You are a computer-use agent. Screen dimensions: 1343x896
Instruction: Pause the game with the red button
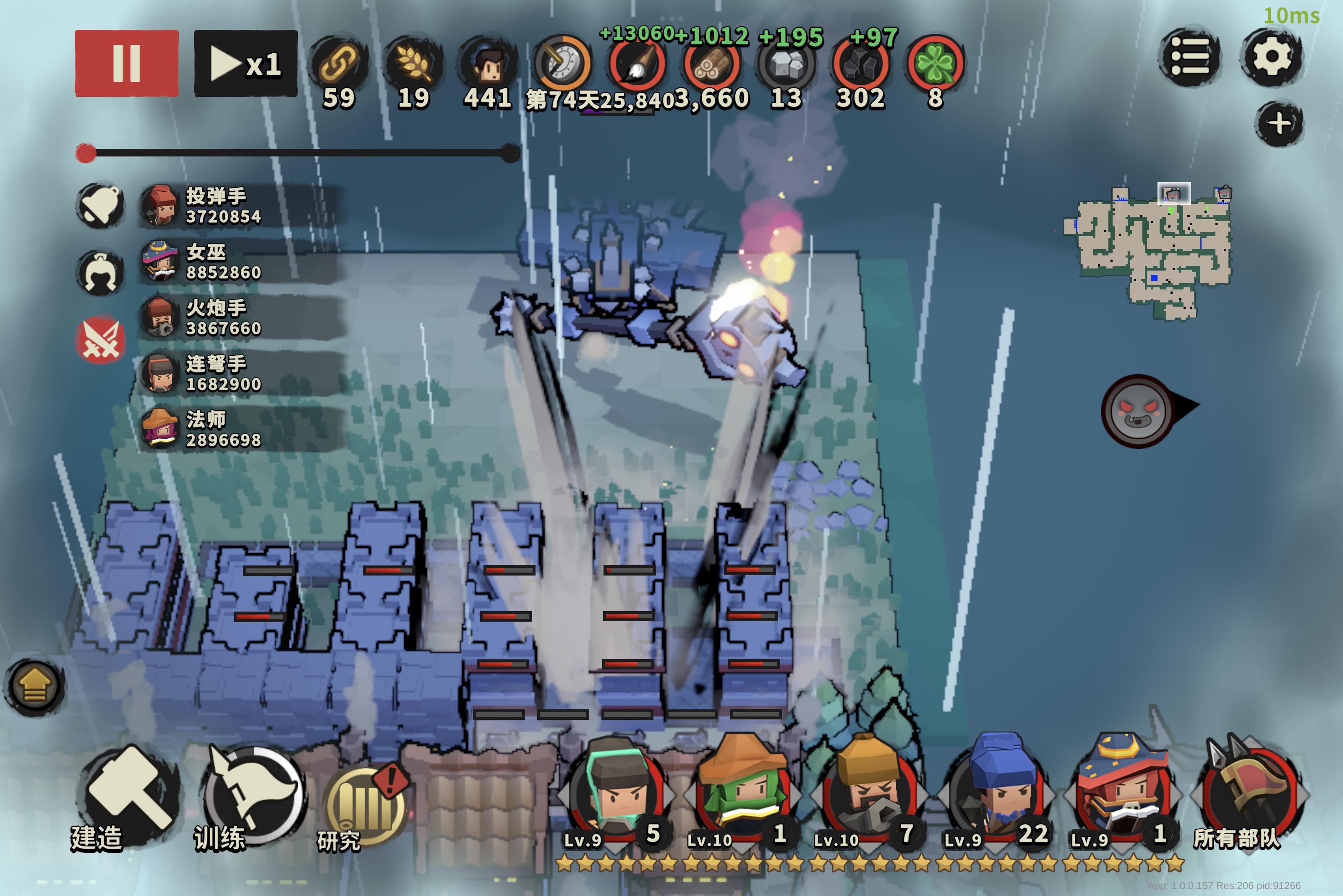coord(126,63)
